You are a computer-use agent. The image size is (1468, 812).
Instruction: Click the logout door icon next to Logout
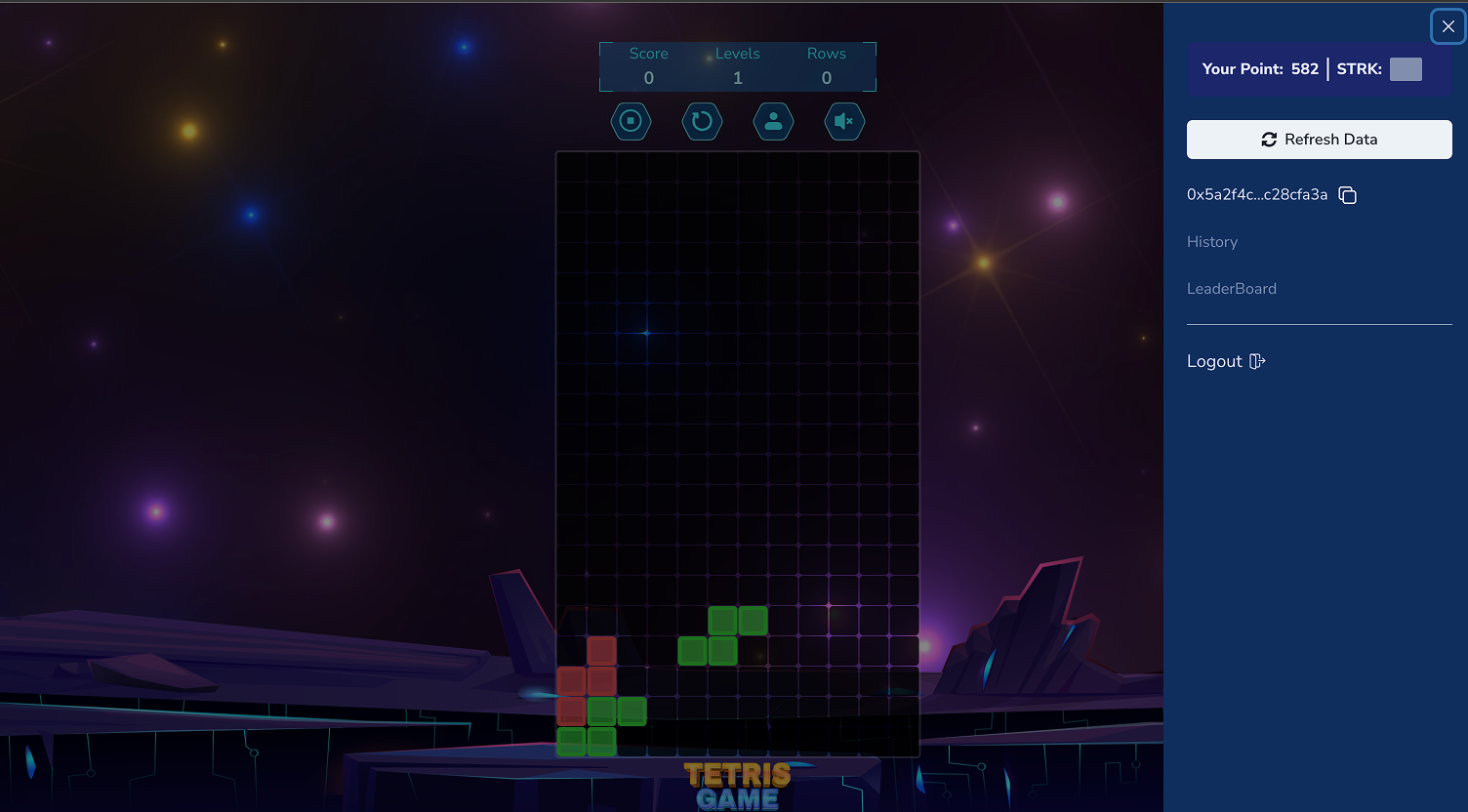click(x=1256, y=361)
